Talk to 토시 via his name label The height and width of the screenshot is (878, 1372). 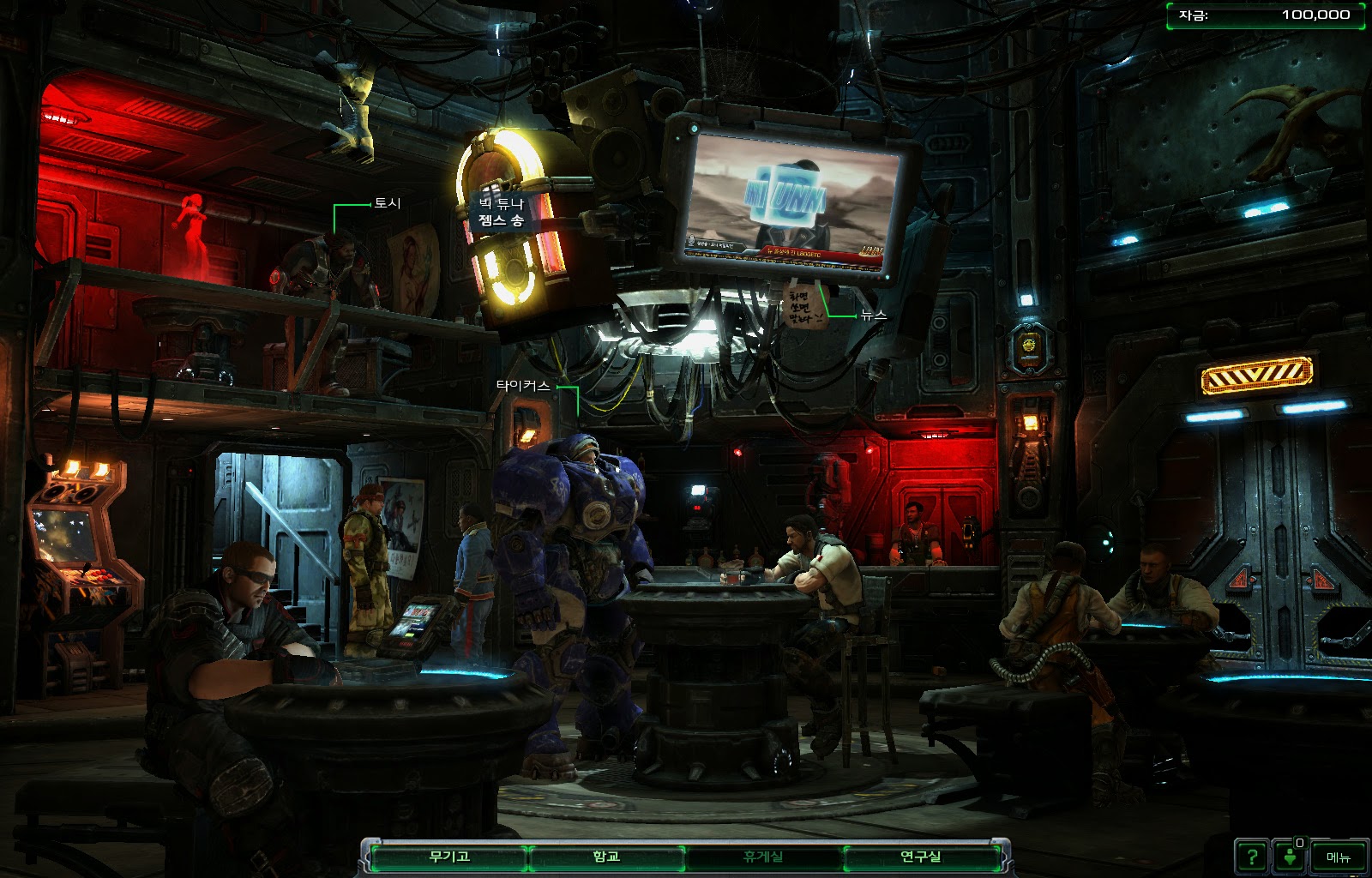click(x=387, y=203)
